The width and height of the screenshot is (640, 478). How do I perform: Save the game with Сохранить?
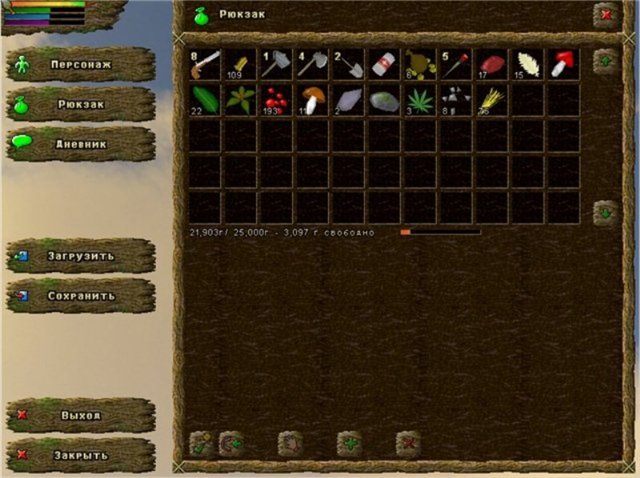(80, 296)
